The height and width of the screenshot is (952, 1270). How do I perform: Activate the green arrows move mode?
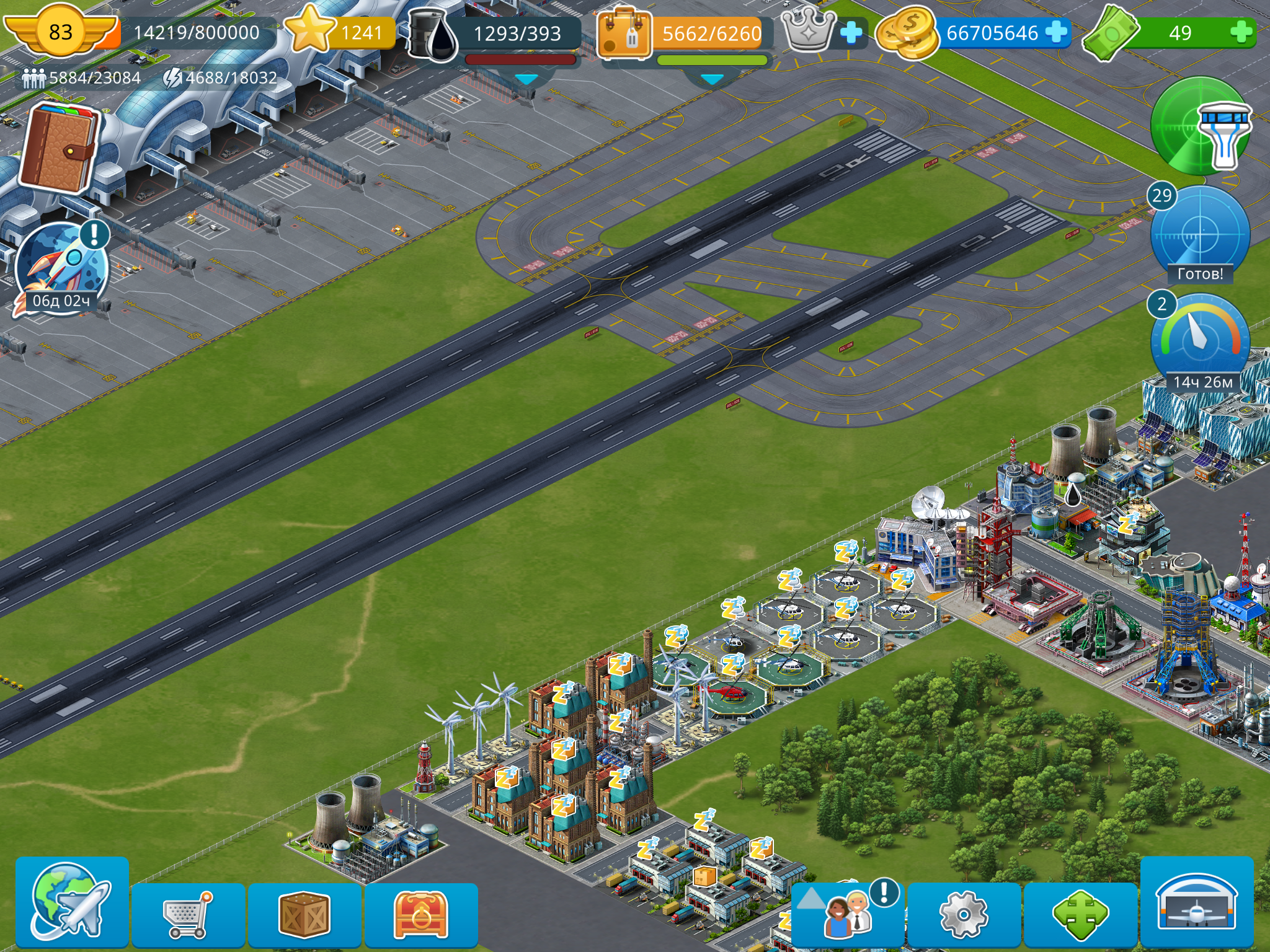click(1080, 914)
